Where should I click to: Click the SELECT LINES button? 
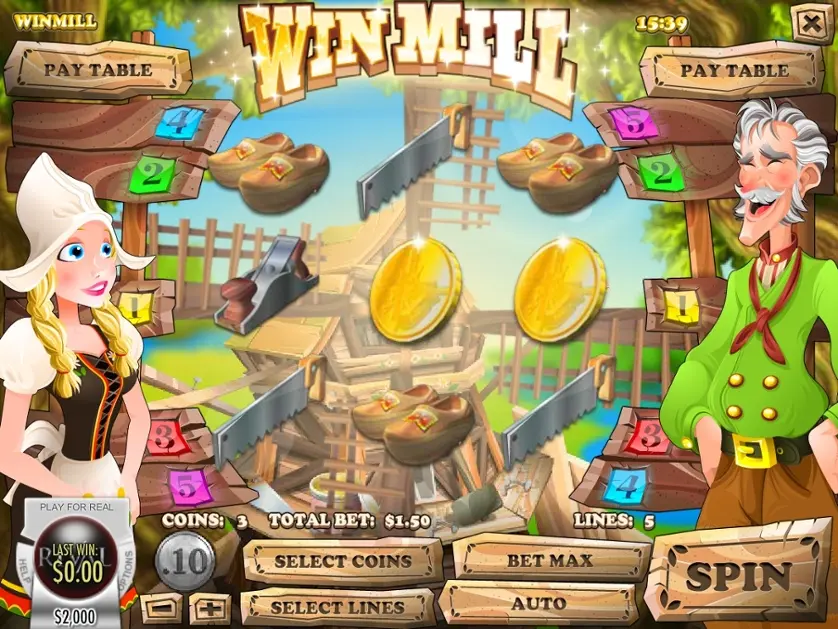tap(337, 606)
